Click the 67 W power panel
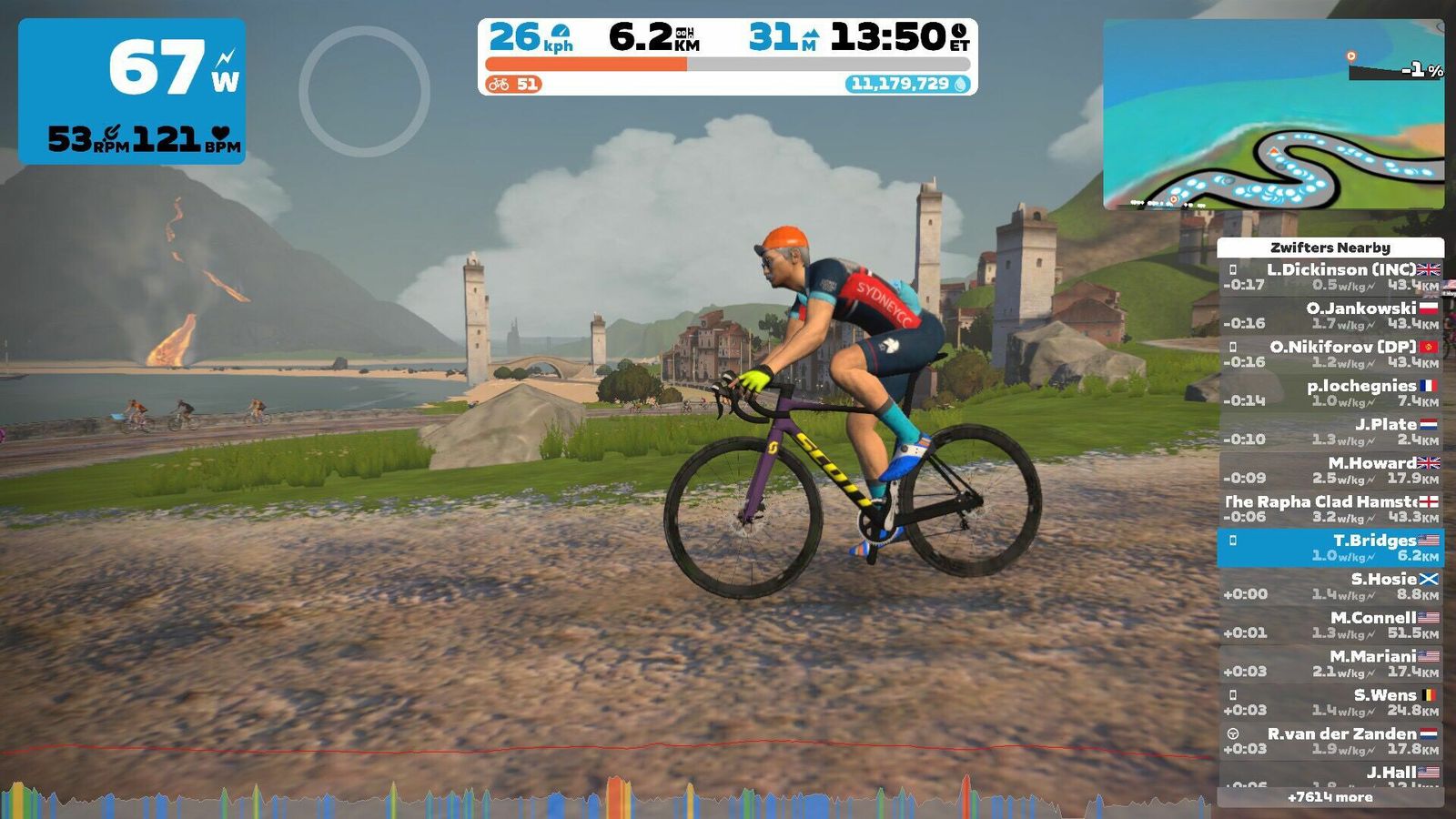This screenshot has width=1456, height=819. tap(132, 91)
